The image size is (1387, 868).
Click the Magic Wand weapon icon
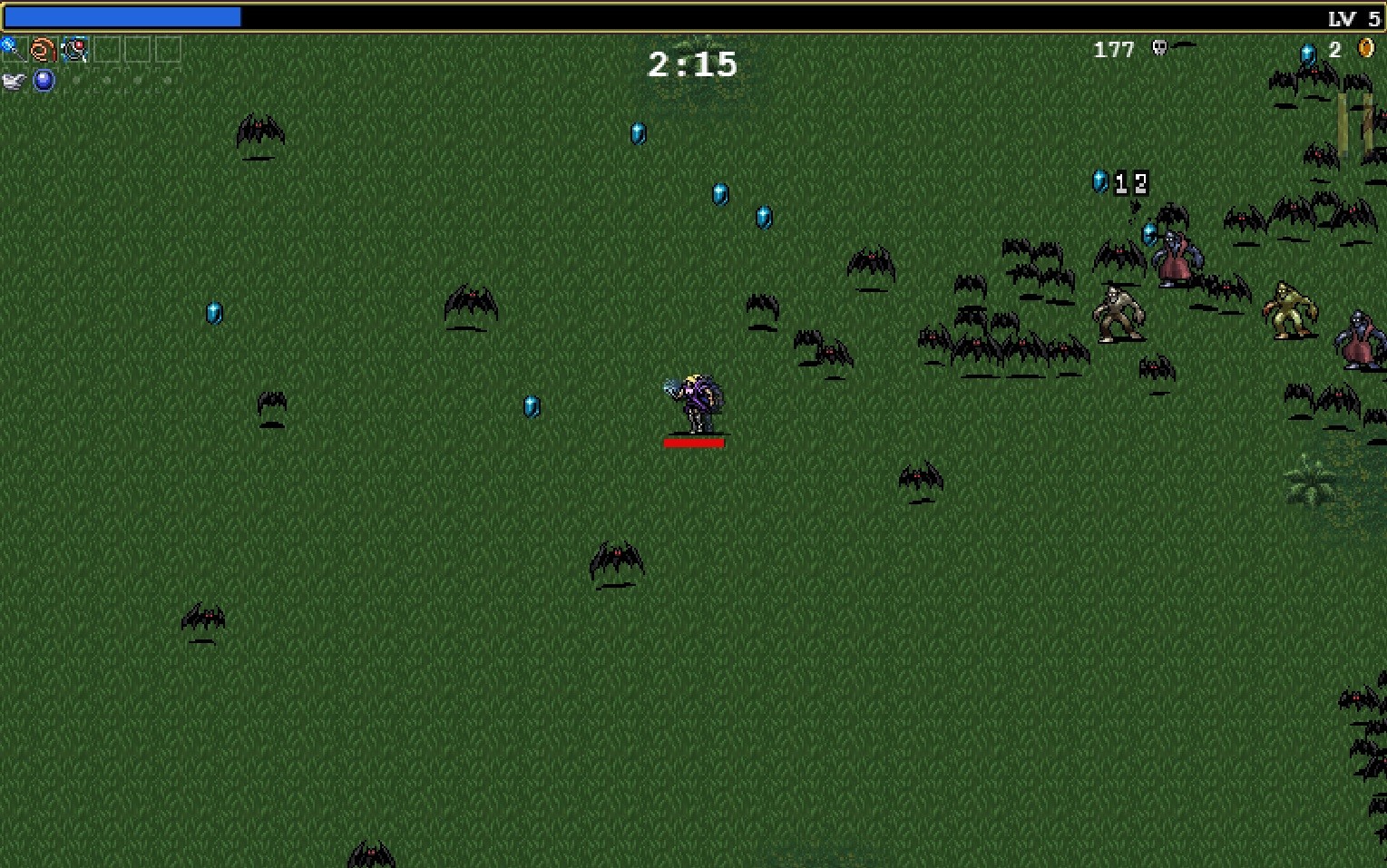pyautogui.click(x=11, y=48)
